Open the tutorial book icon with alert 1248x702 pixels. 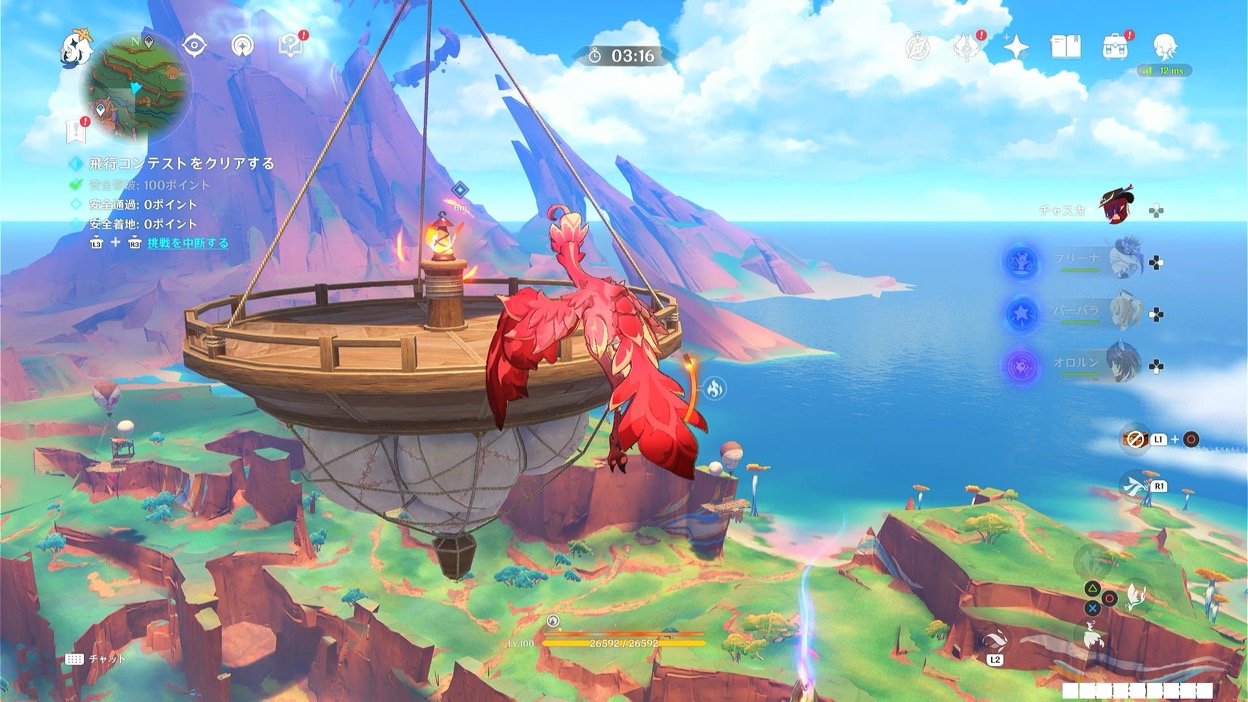coord(291,45)
